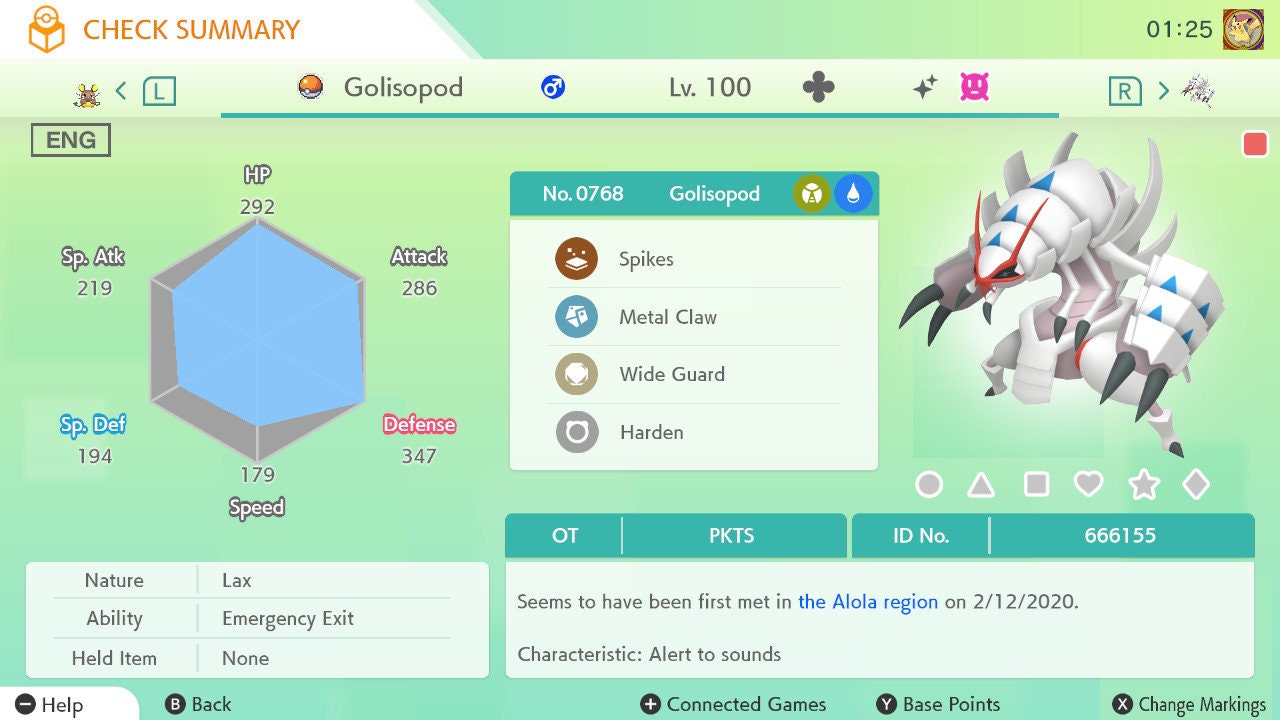Image resolution: width=1280 pixels, height=720 pixels.
Task: Open Change Markings
Action: (1190, 704)
